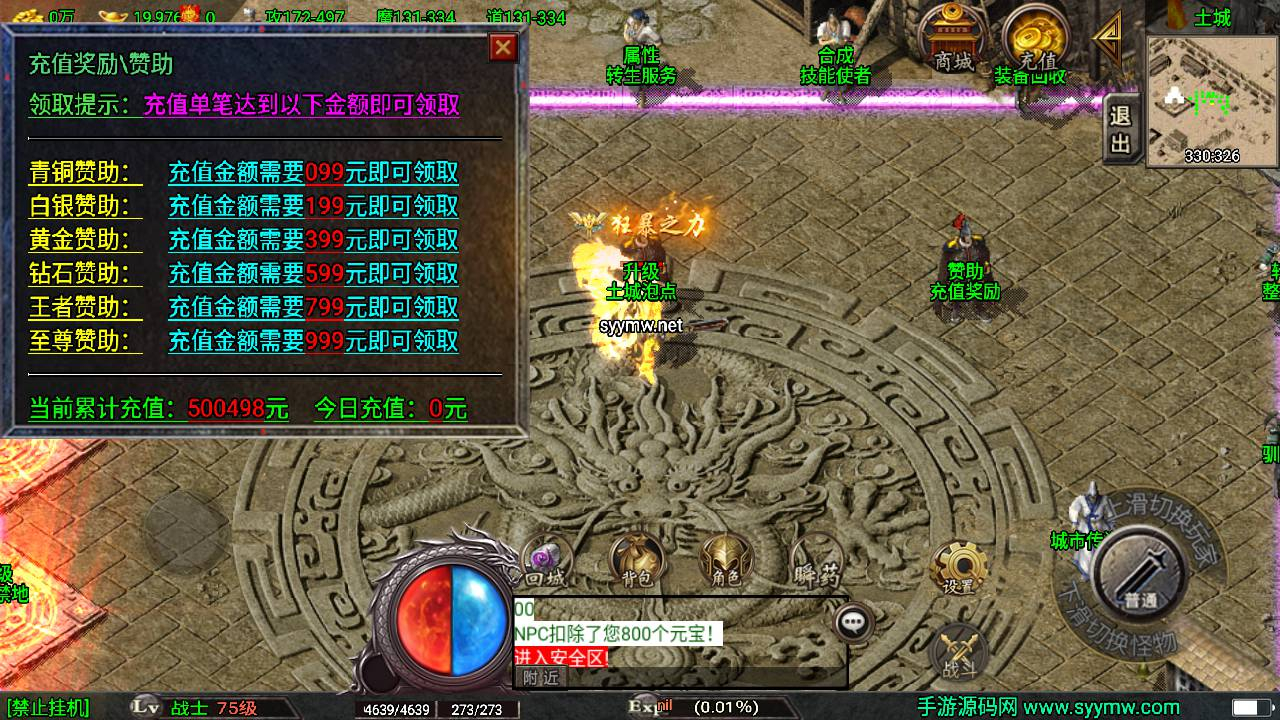1280x720 pixels.
Task: Tap the 回城 return-to-town icon
Action: [548, 560]
